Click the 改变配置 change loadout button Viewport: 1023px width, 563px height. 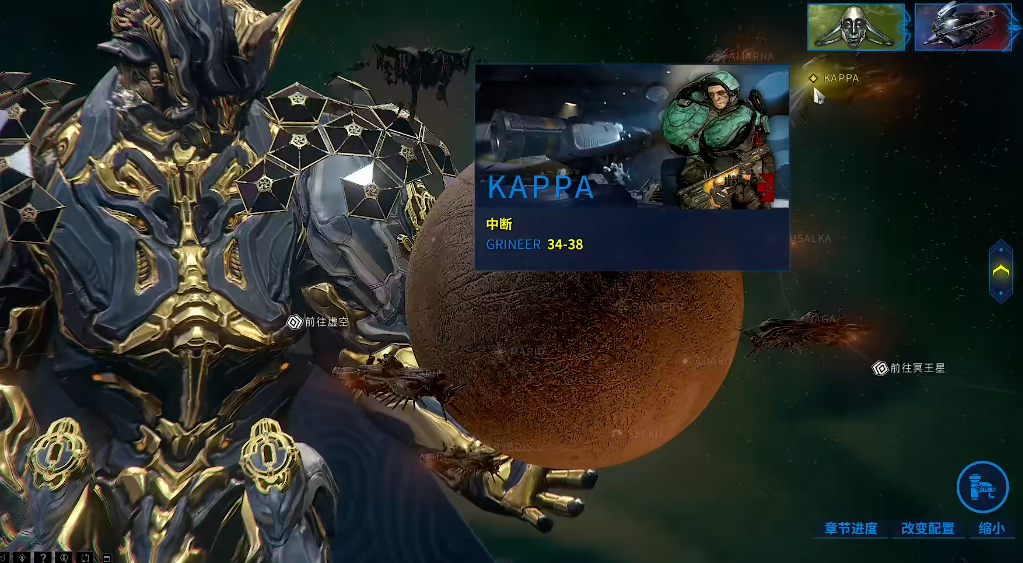[x=927, y=528]
